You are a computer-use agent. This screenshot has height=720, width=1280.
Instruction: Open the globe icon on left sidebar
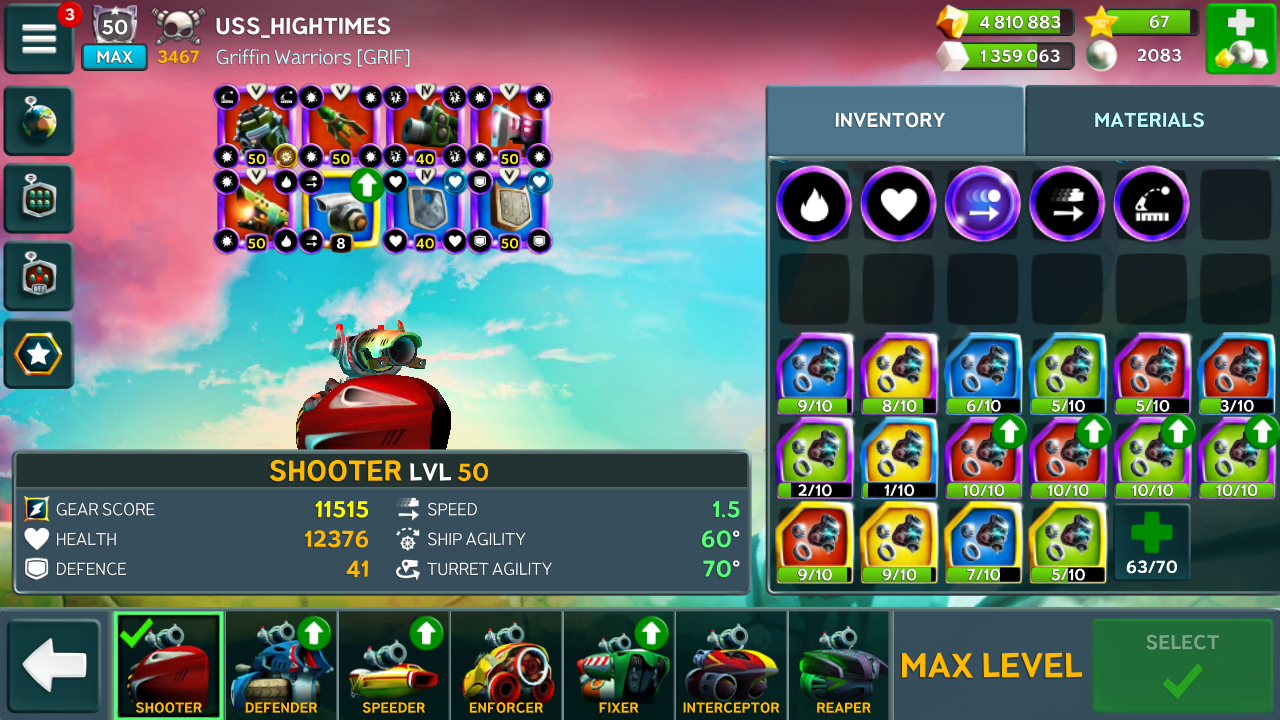coord(39,121)
